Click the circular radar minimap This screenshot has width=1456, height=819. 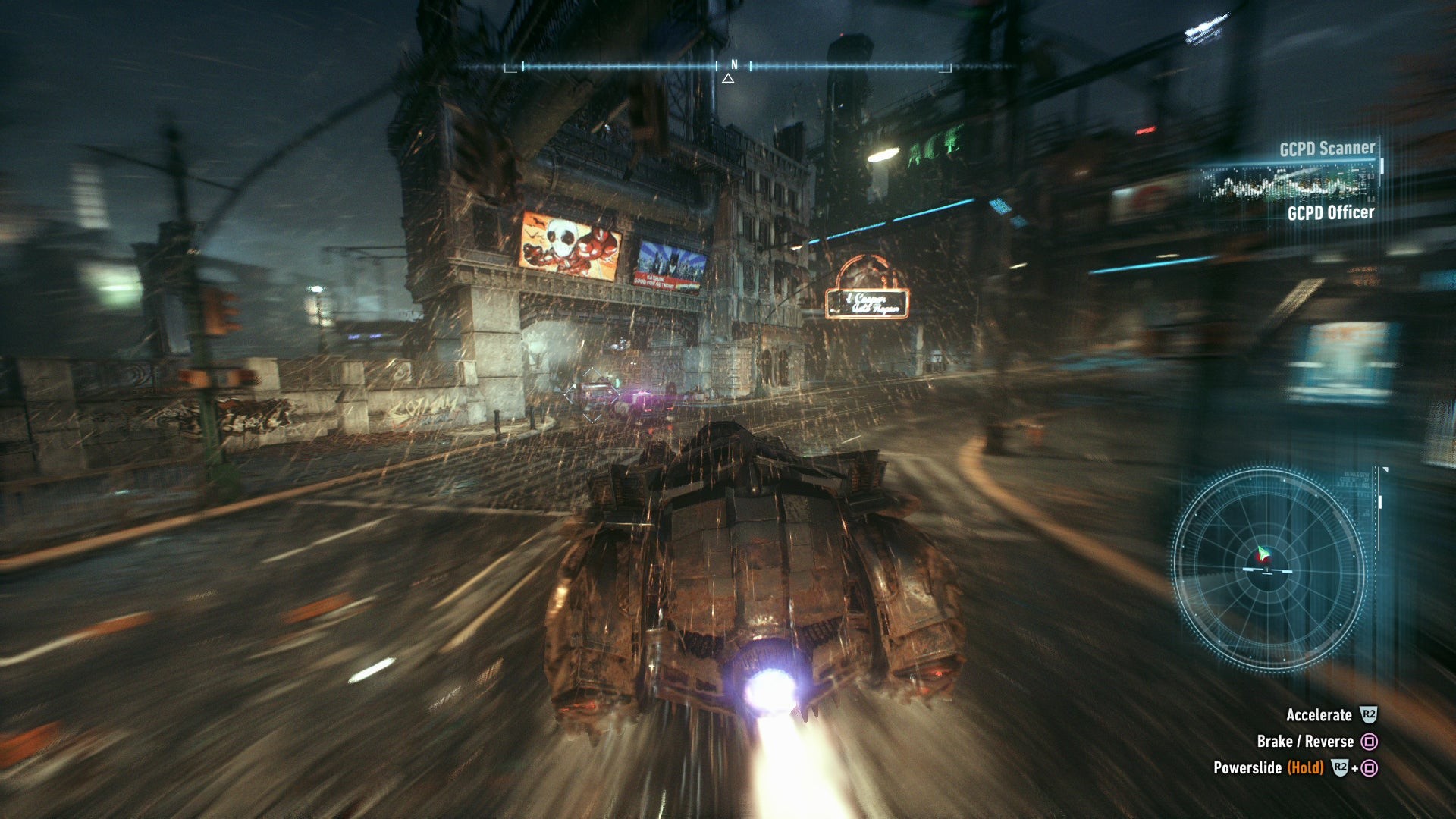pyautogui.click(x=1268, y=570)
